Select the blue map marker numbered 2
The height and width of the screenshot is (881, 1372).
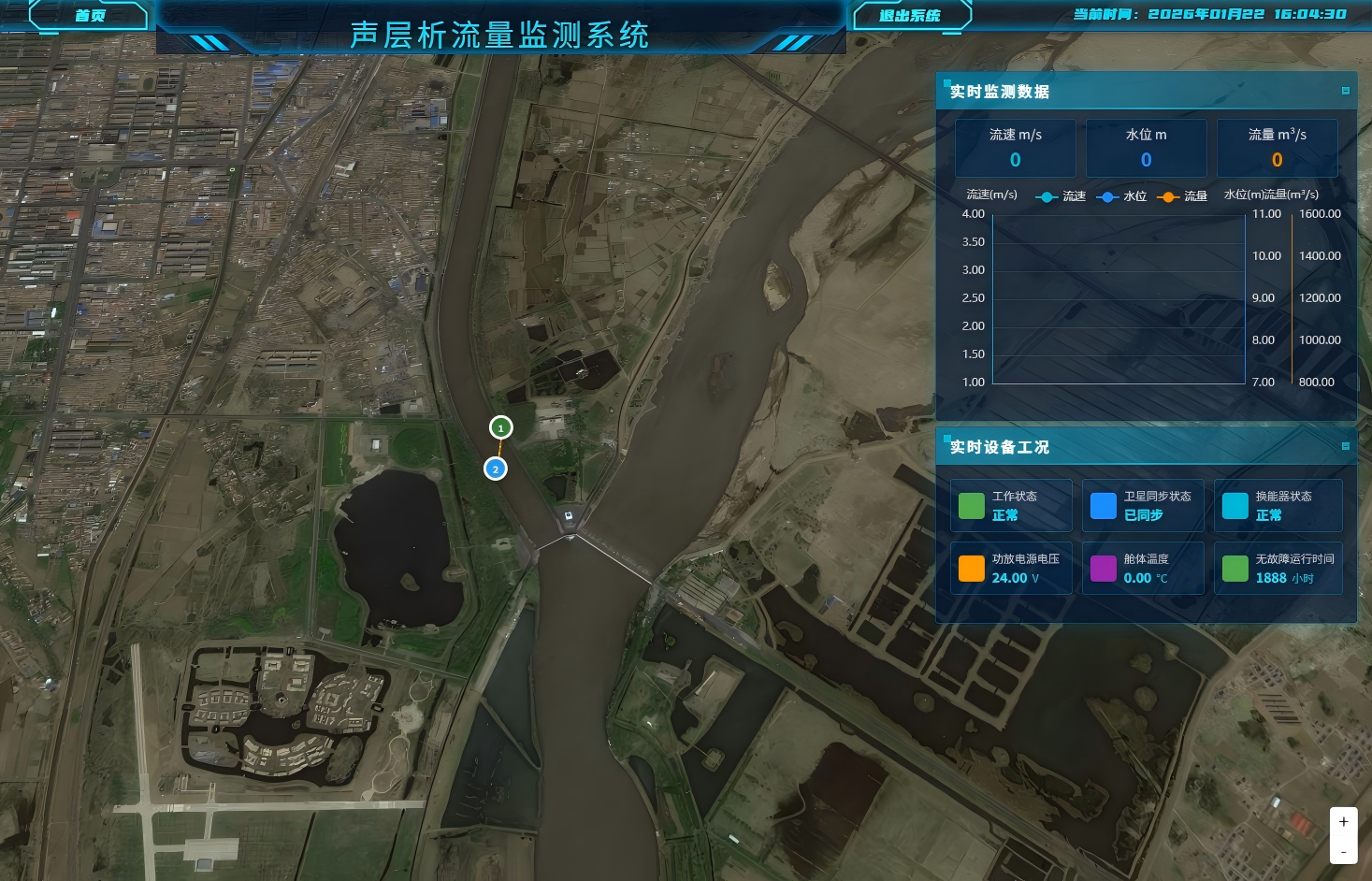tap(496, 469)
